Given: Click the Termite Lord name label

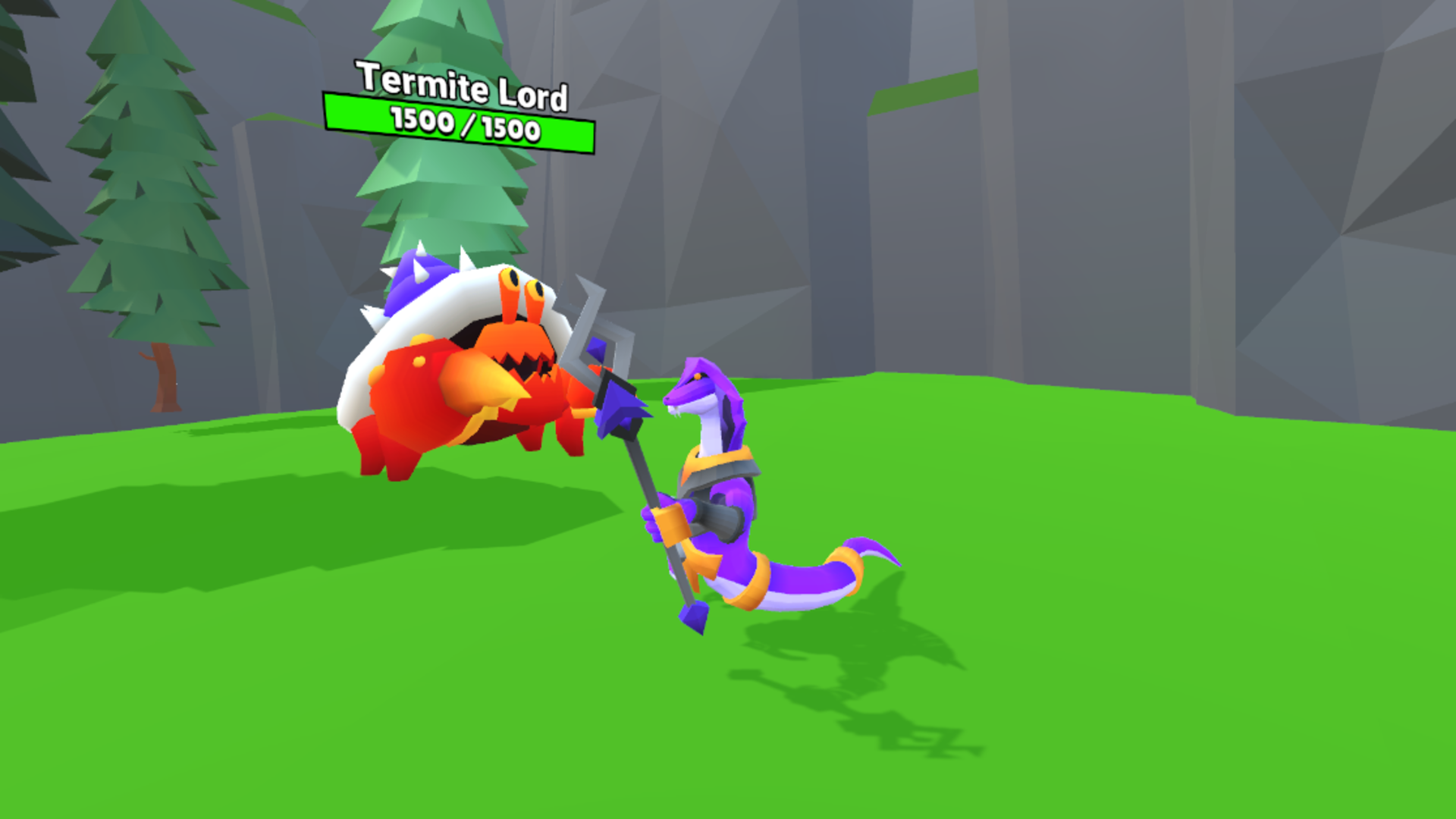Looking at the screenshot, I should [461, 87].
